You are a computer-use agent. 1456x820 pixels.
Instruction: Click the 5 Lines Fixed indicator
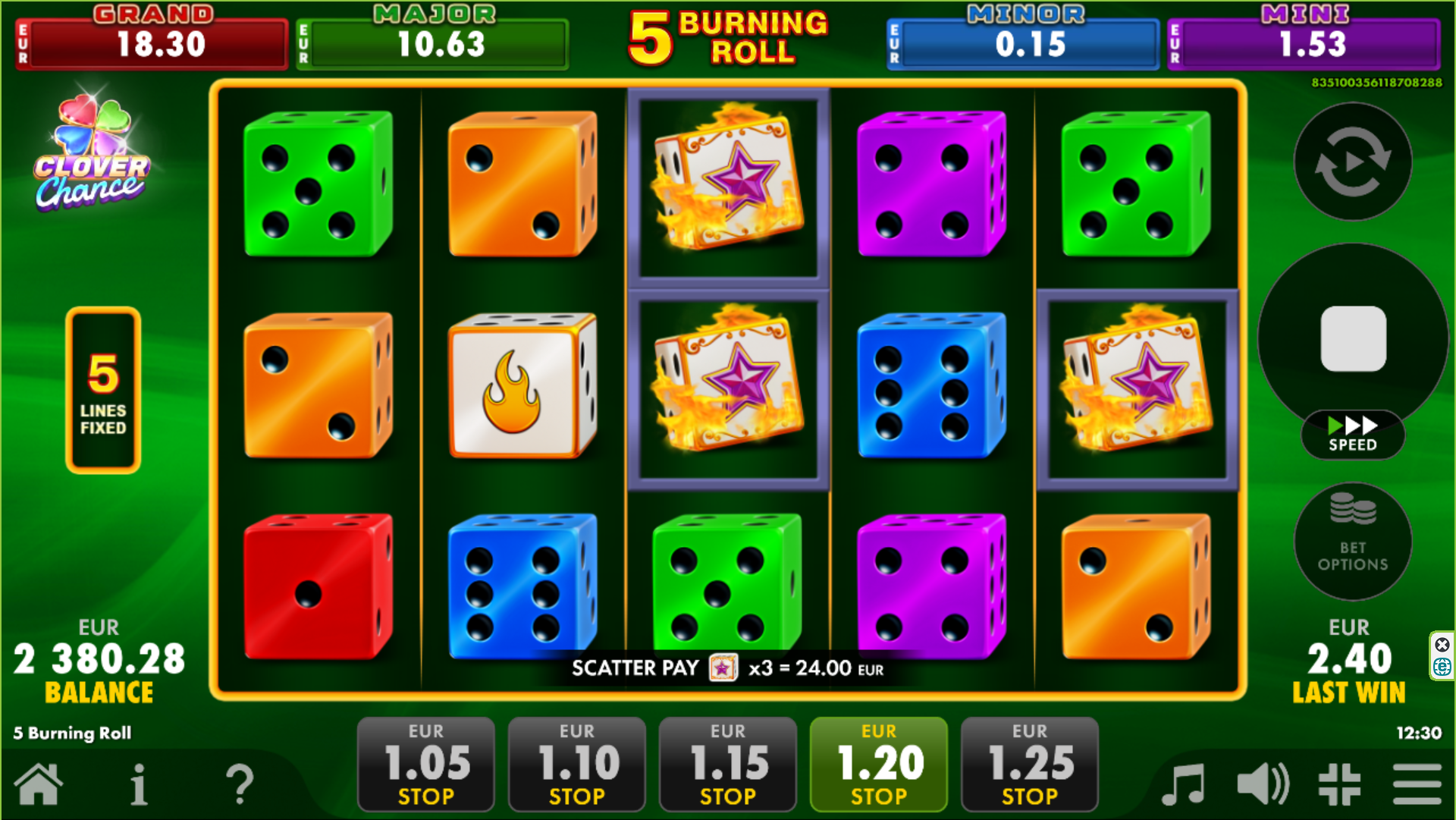(x=103, y=388)
